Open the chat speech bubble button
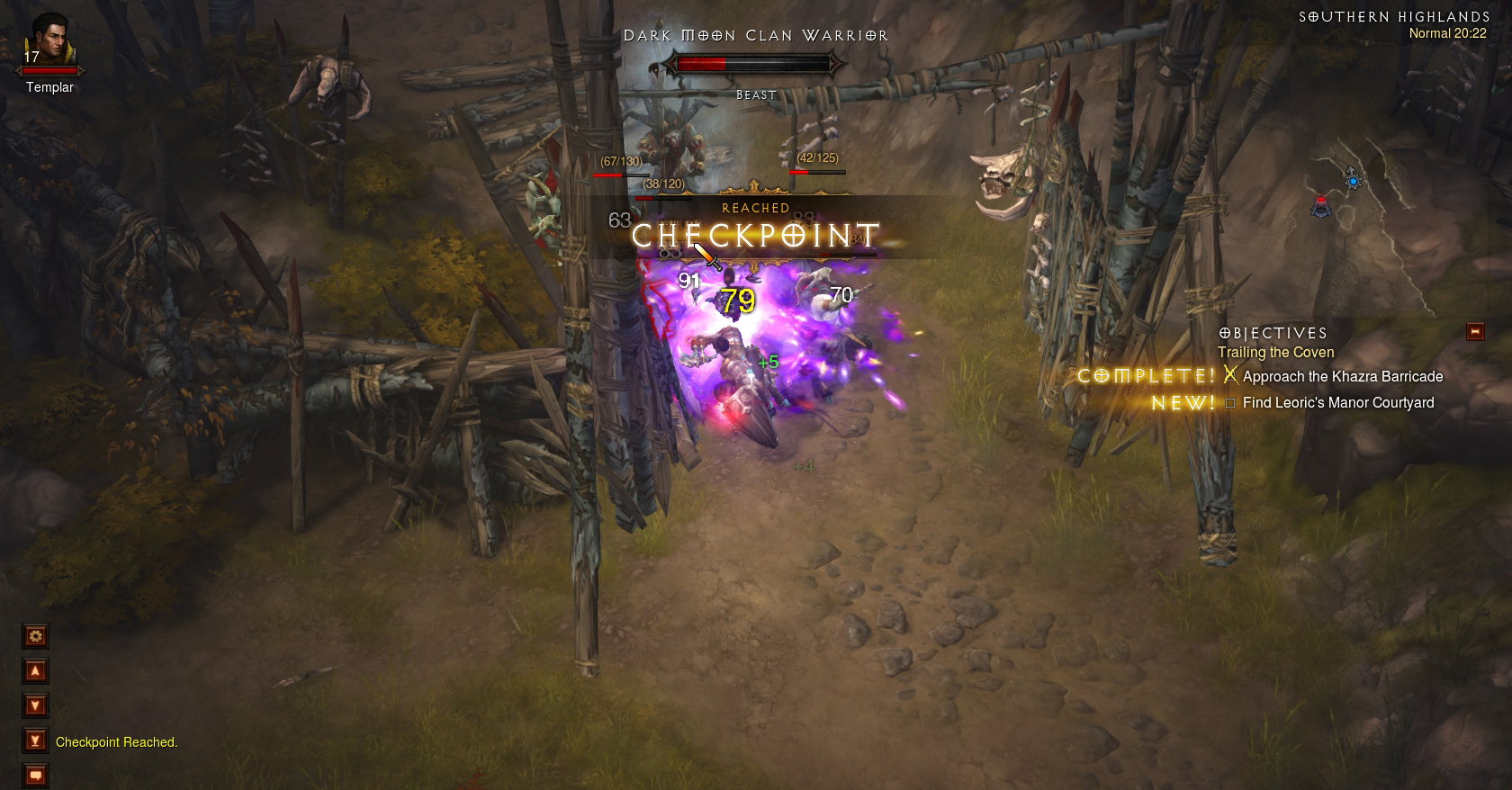This screenshot has height=790, width=1512. coord(35,774)
